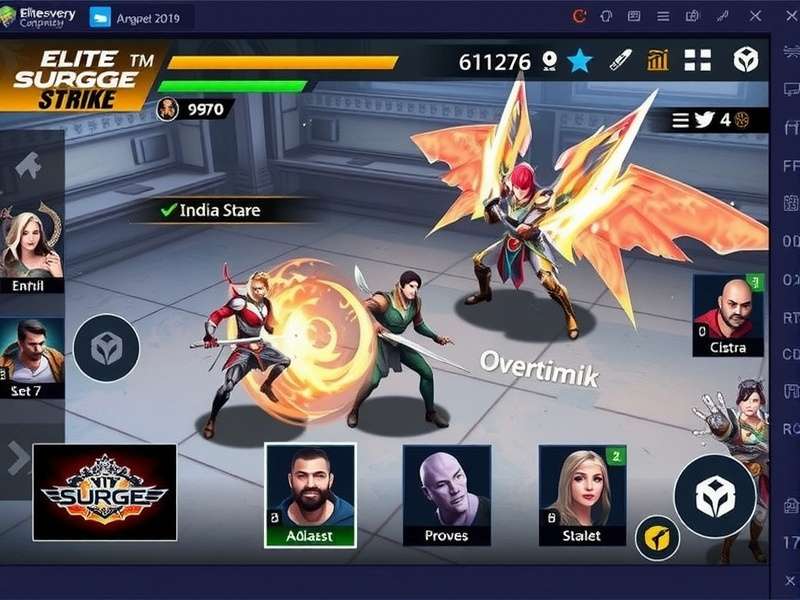Screen dimensions: 800x600
Task: Activate the small yellow arrow skill button
Action: 657,540
